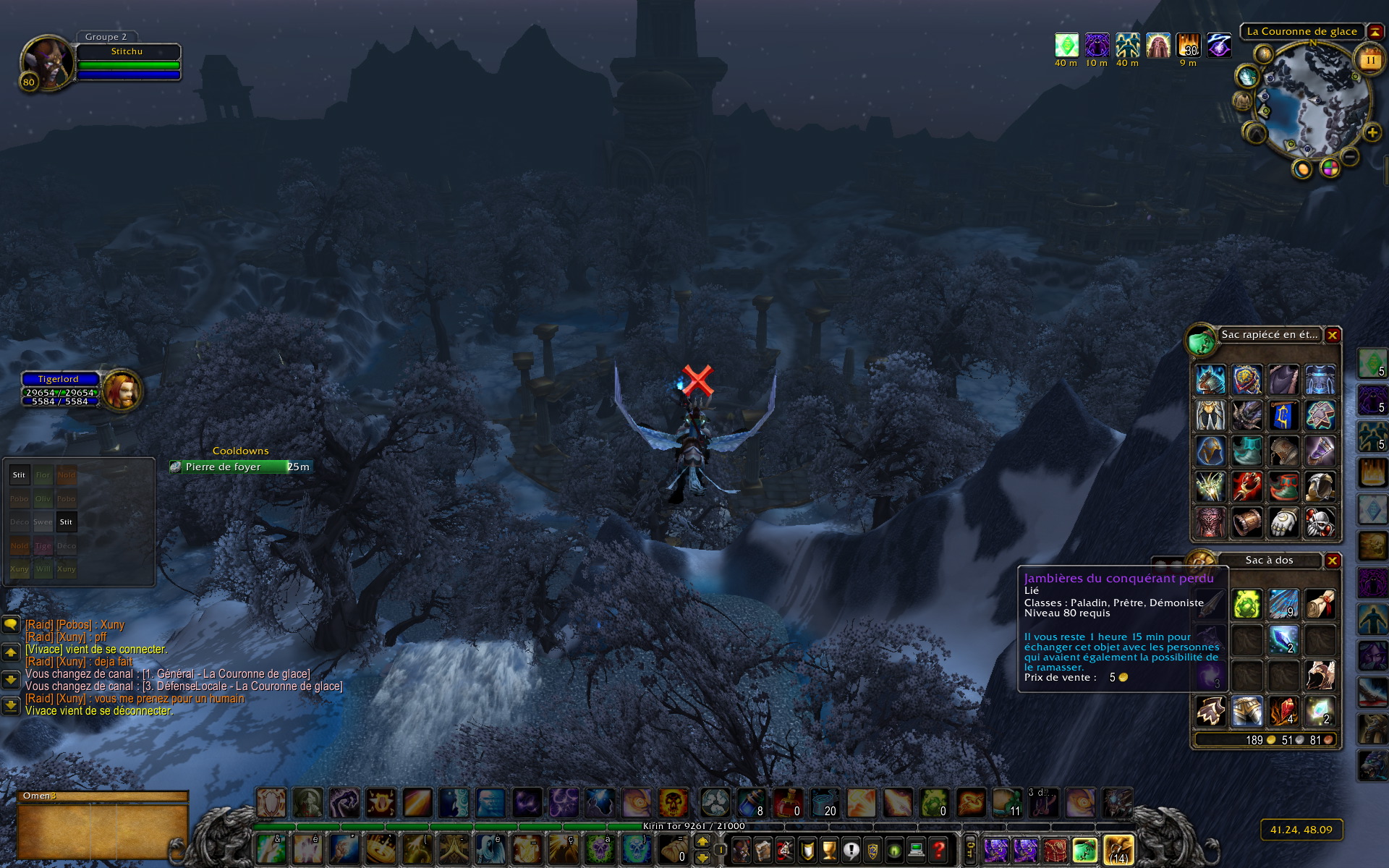Open the chat bubble menu button

[11, 624]
